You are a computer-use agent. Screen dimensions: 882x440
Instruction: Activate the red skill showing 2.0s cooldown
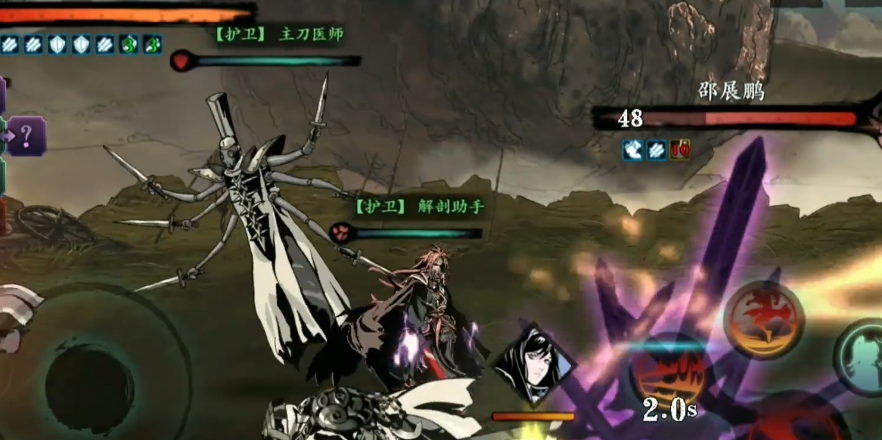(669, 370)
